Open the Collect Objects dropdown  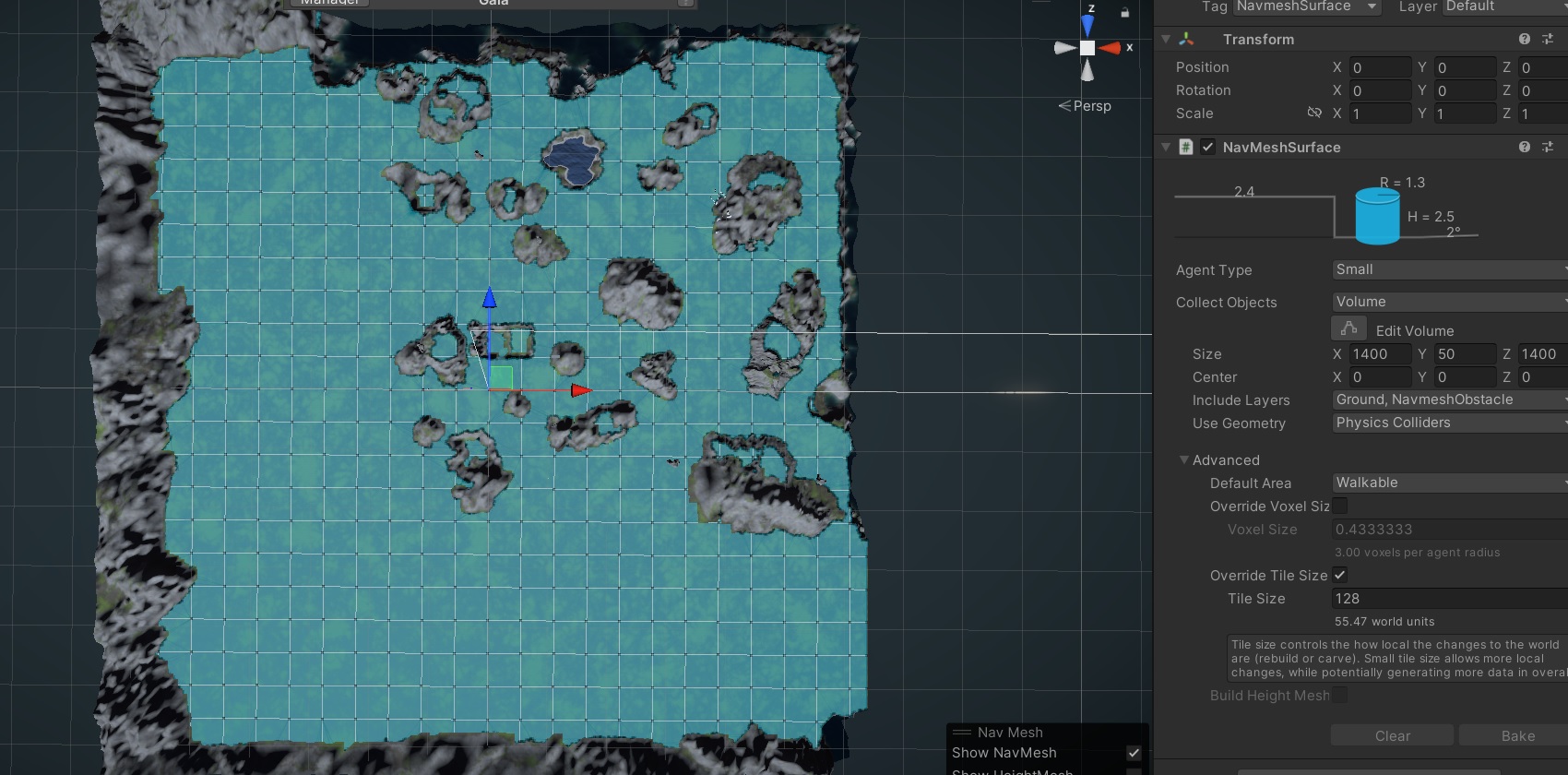click(x=1448, y=303)
